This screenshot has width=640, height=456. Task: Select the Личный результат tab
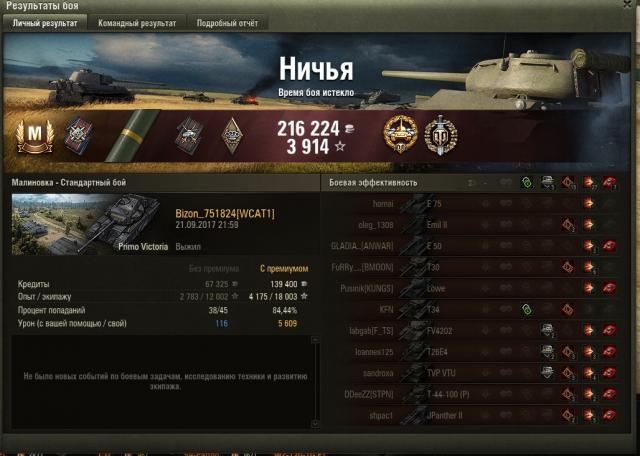pos(45,22)
